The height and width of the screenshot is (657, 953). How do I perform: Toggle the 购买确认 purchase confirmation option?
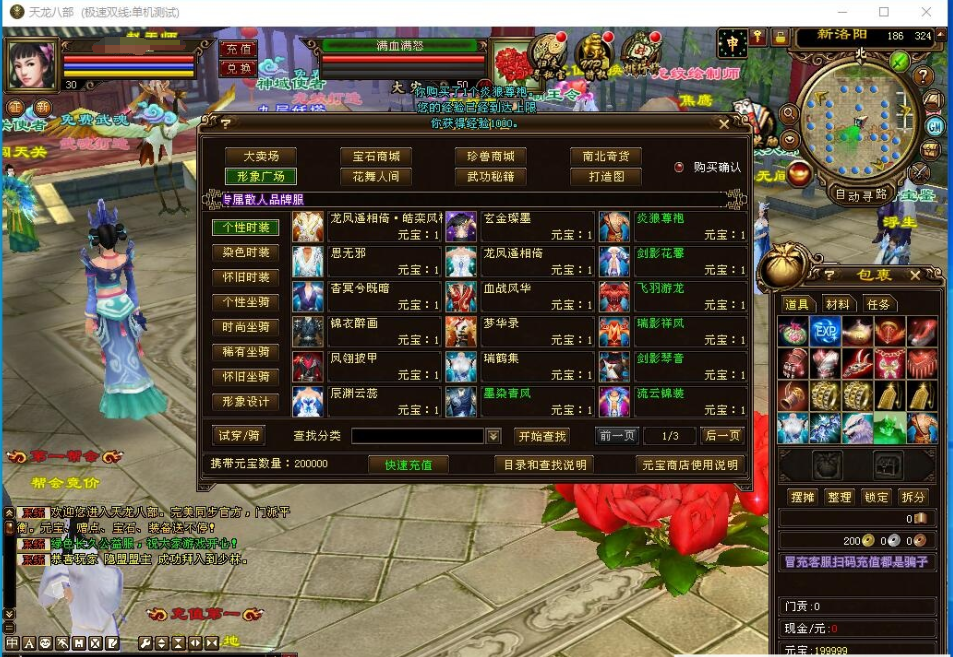click(680, 167)
